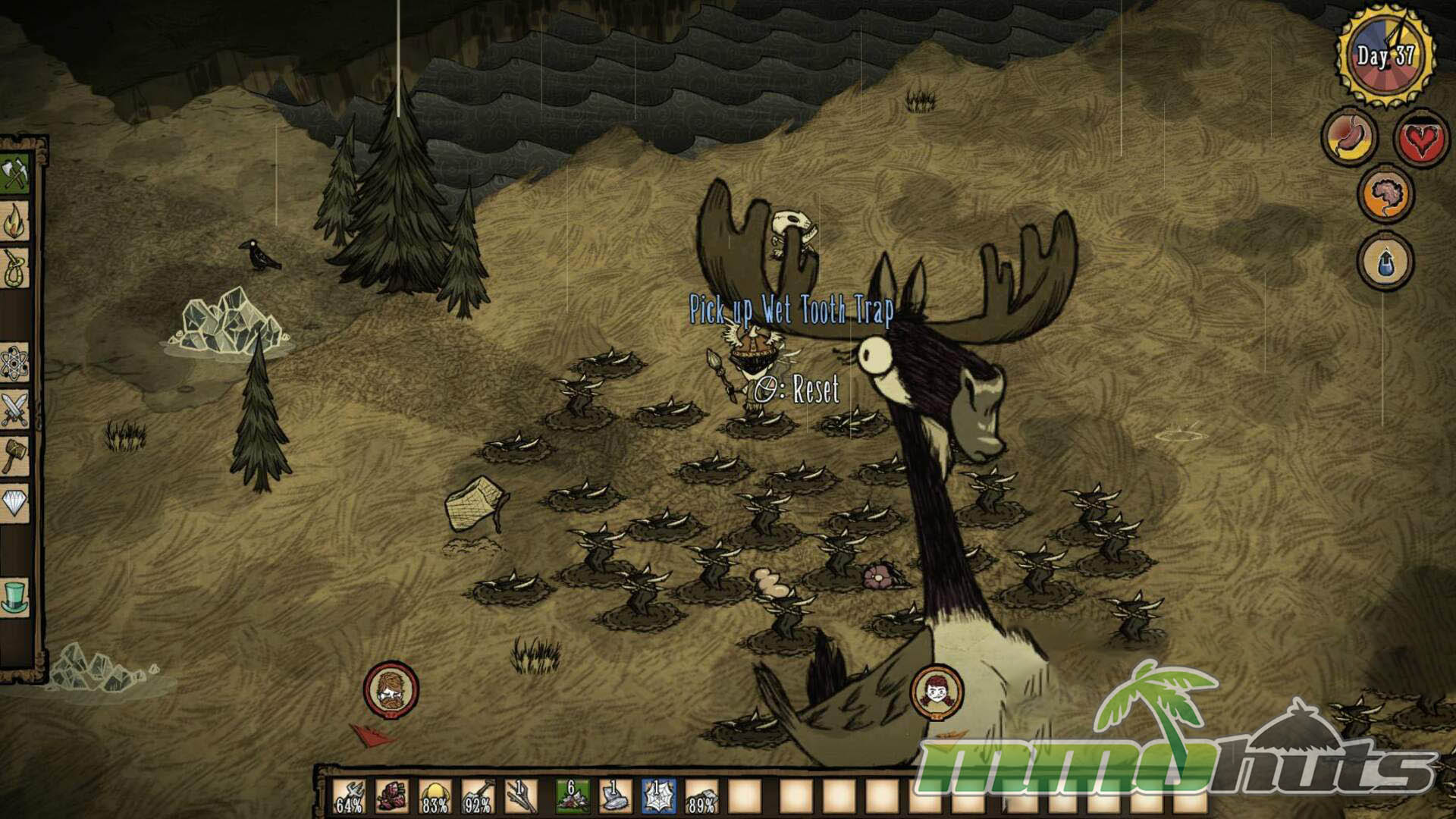Select the rope Survival crafting tab
Image resolution: width=1456 pixels, height=819 pixels.
click(x=15, y=268)
